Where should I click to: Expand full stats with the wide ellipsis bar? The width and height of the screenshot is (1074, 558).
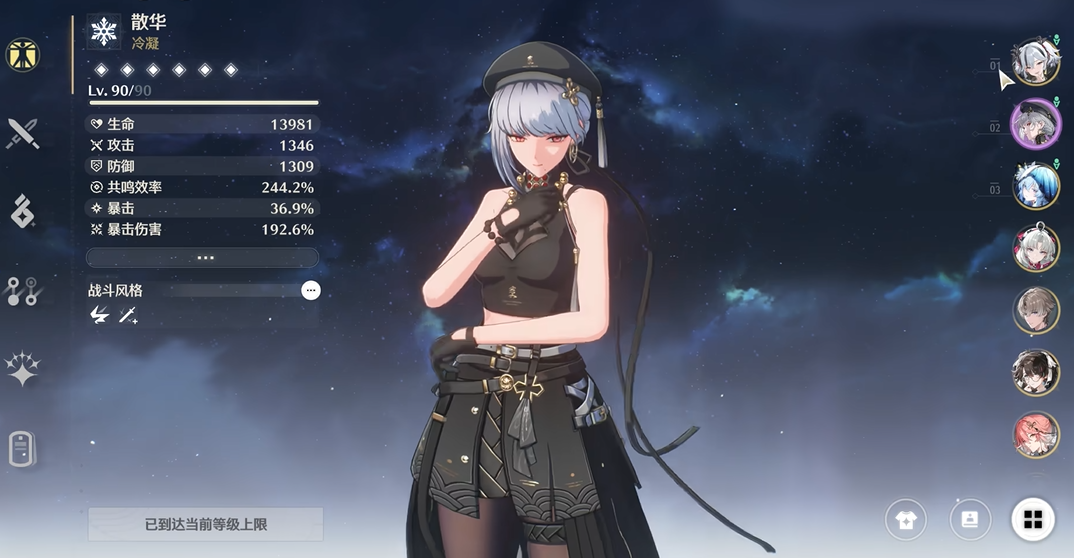203,257
